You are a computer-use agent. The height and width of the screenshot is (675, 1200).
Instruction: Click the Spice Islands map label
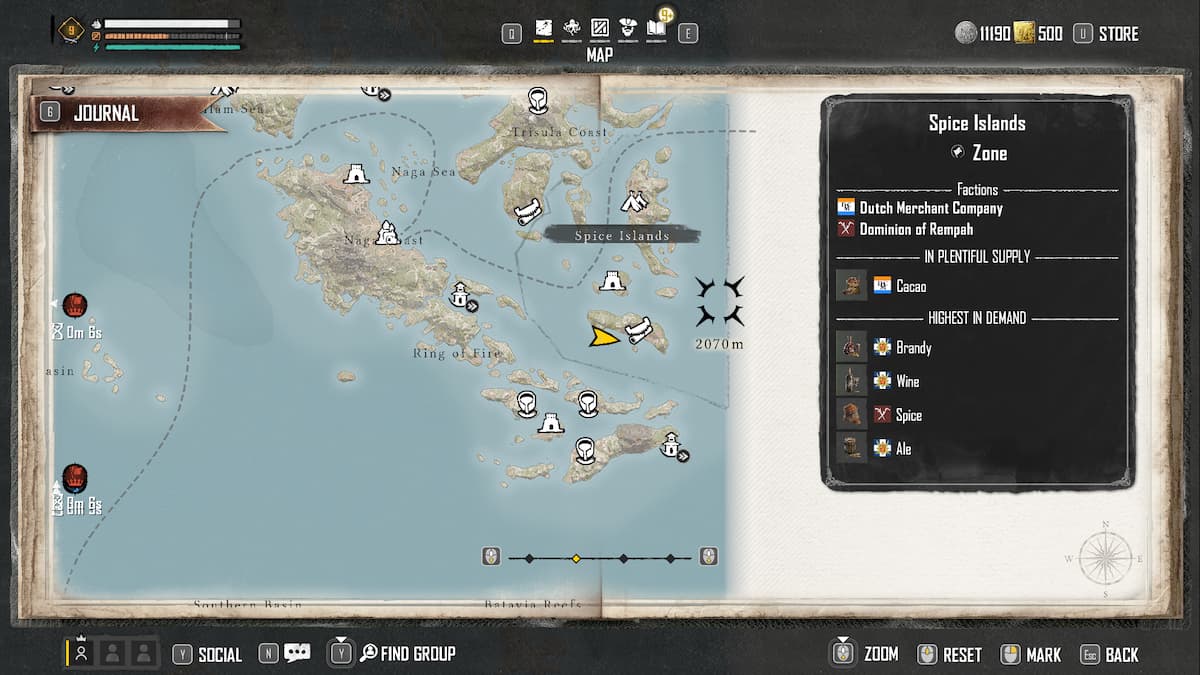[621, 235]
